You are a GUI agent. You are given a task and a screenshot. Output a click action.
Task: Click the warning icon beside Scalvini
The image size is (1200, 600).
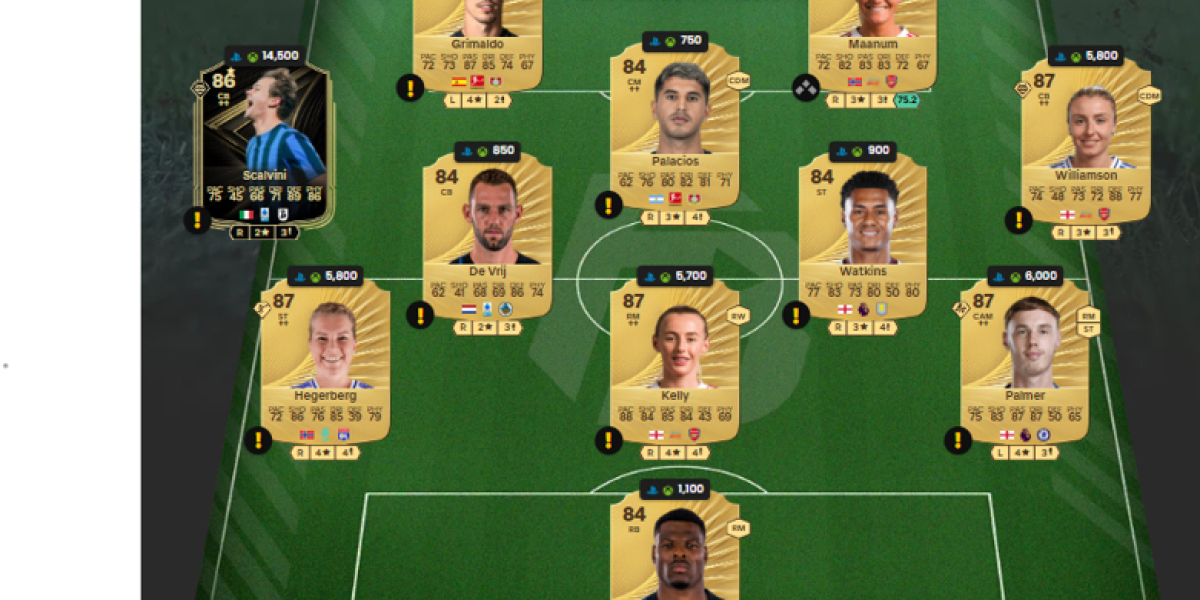pos(198,220)
